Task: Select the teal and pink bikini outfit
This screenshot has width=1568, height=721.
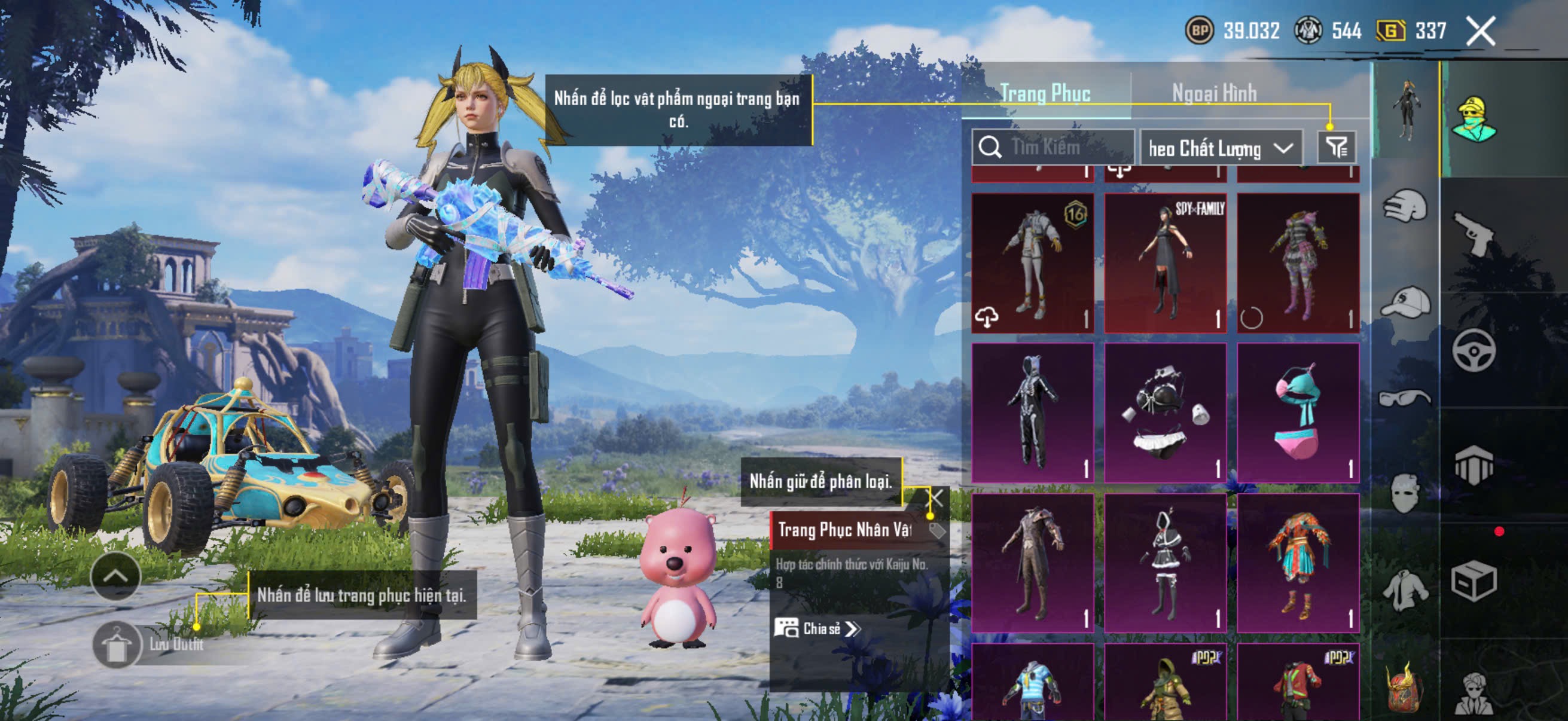Action: pyautogui.click(x=1298, y=413)
